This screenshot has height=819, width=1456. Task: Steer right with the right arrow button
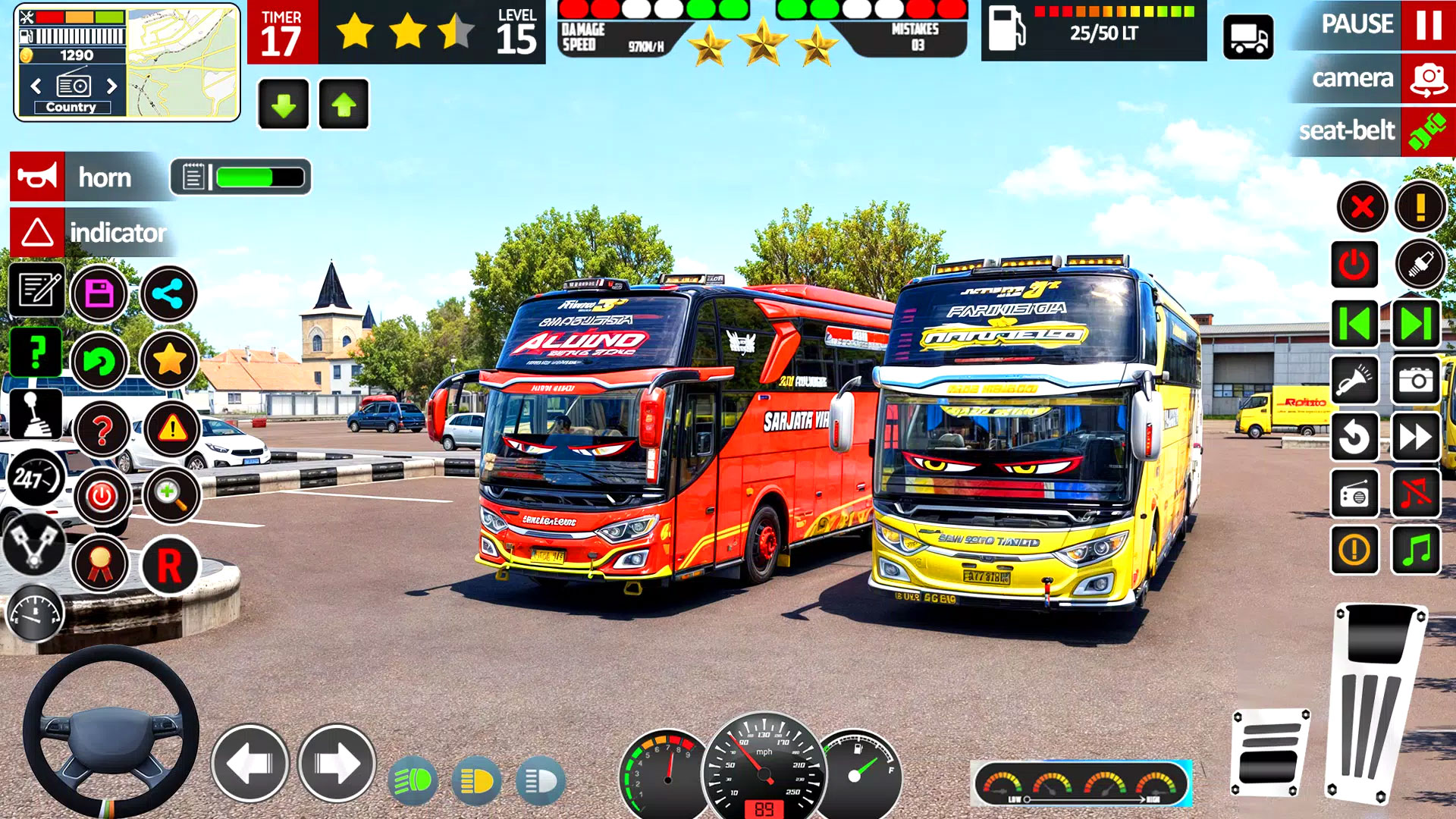[x=337, y=763]
